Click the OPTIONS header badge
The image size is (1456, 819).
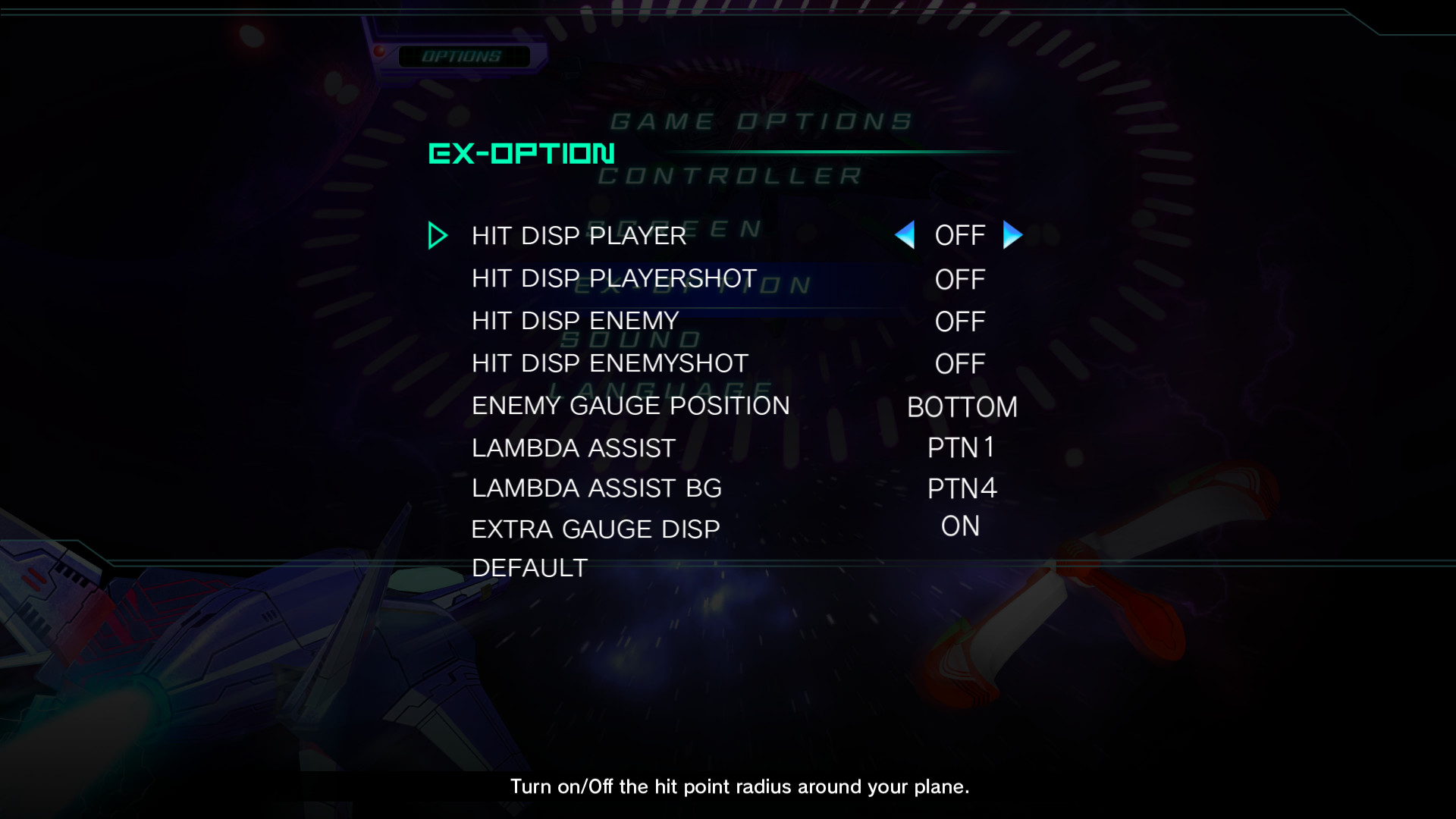tap(466, 55)
